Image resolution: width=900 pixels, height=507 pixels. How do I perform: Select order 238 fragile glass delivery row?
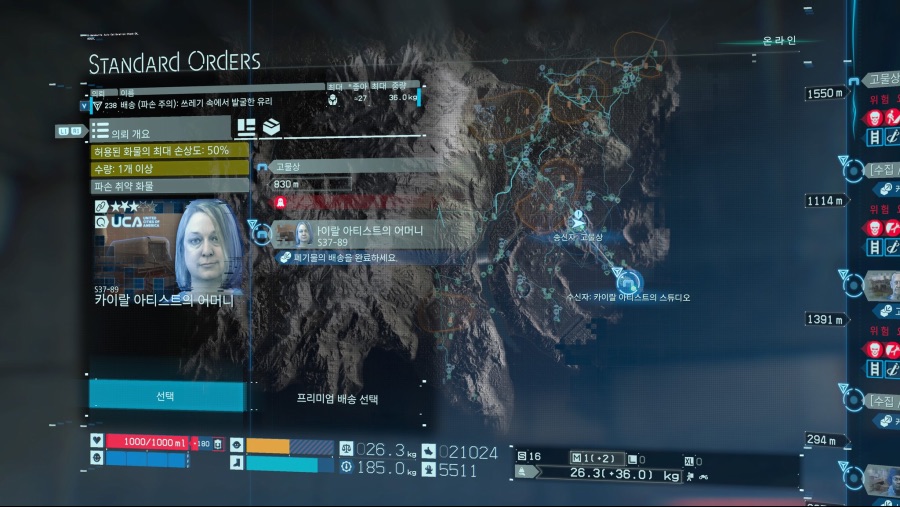tap(250, 102)
